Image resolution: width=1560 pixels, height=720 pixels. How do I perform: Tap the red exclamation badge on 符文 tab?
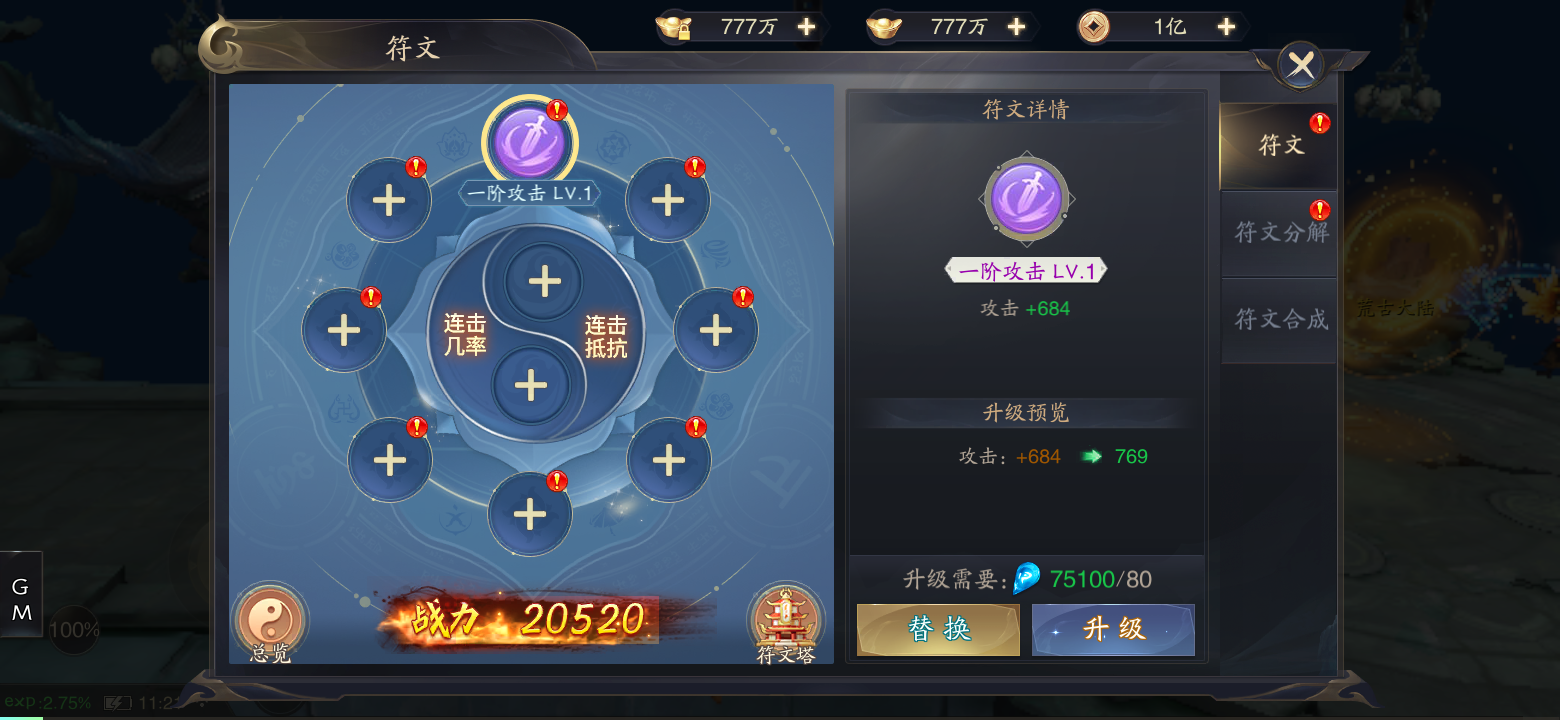tap(1320, 122)
